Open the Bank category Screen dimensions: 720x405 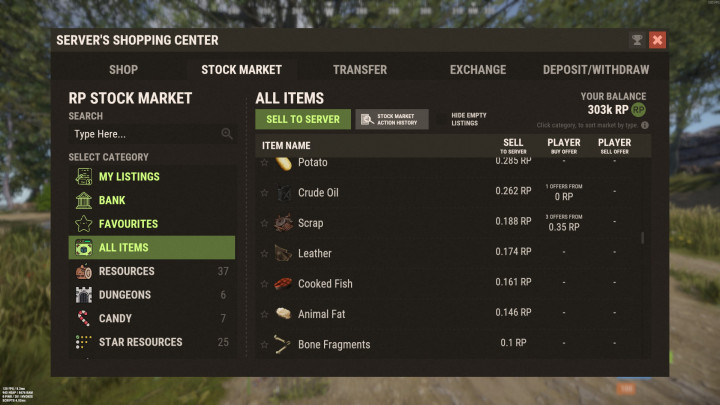coord(112,201)
